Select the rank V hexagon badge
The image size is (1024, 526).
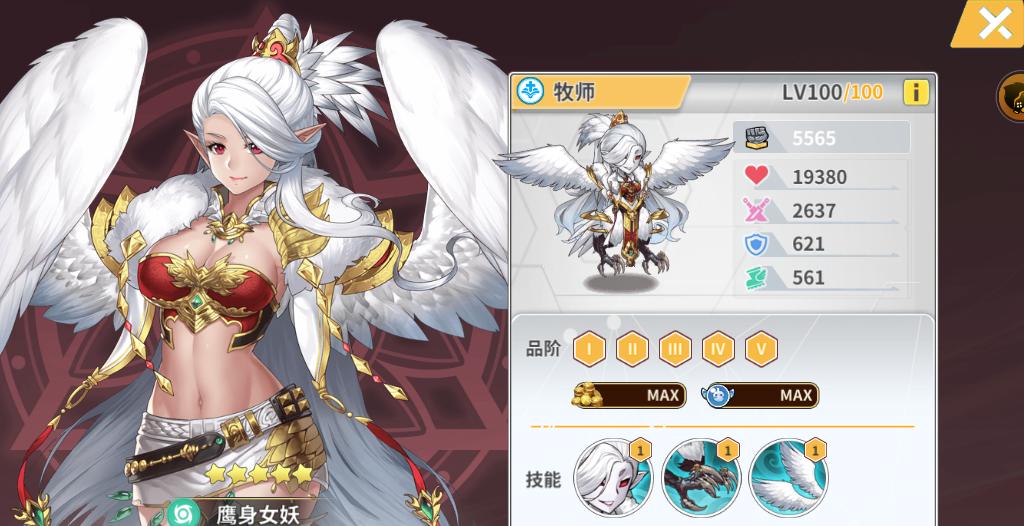[761, 349]
